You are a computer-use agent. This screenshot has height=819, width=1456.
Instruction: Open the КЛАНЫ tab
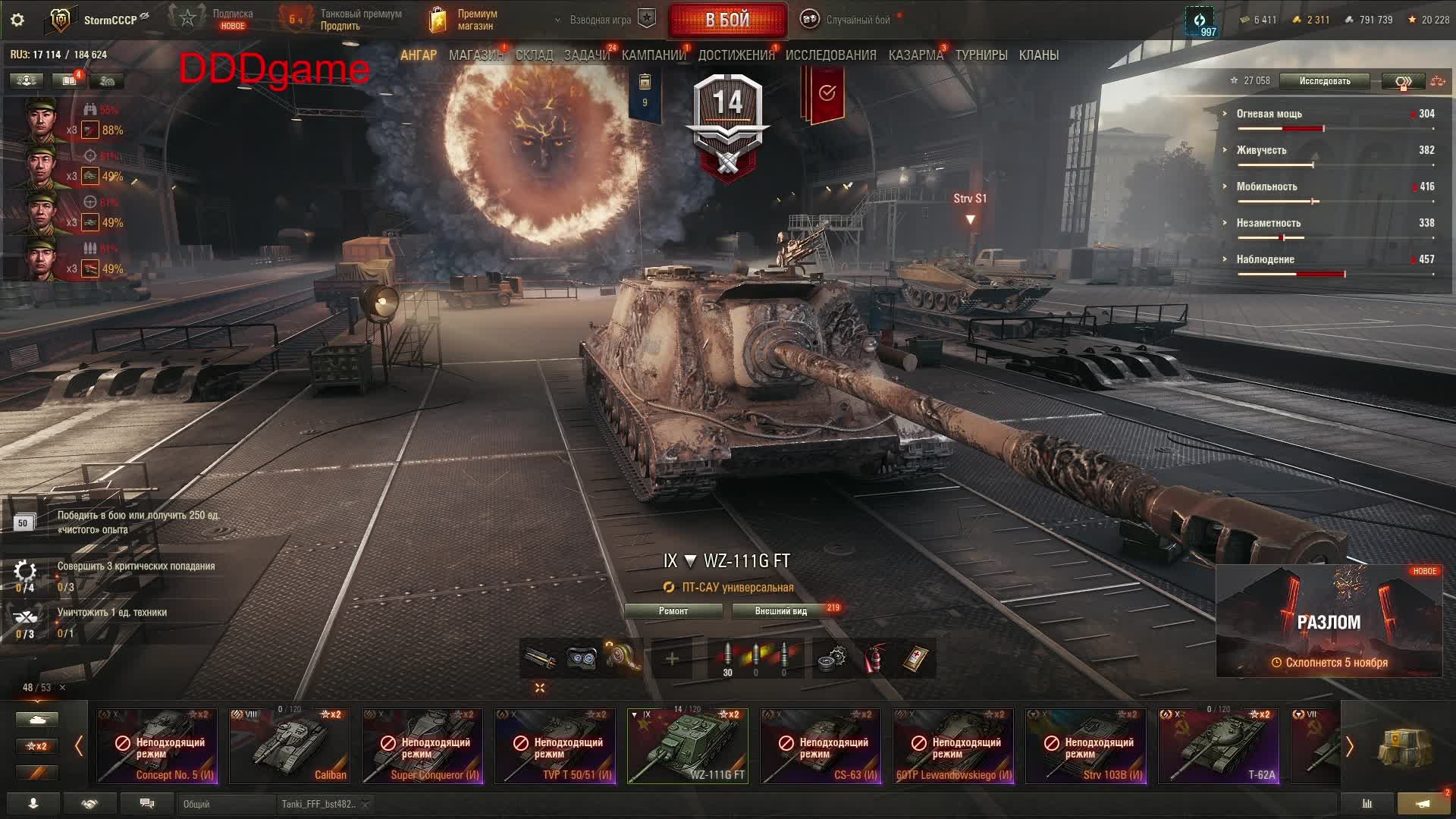(x=1038, y=55)
